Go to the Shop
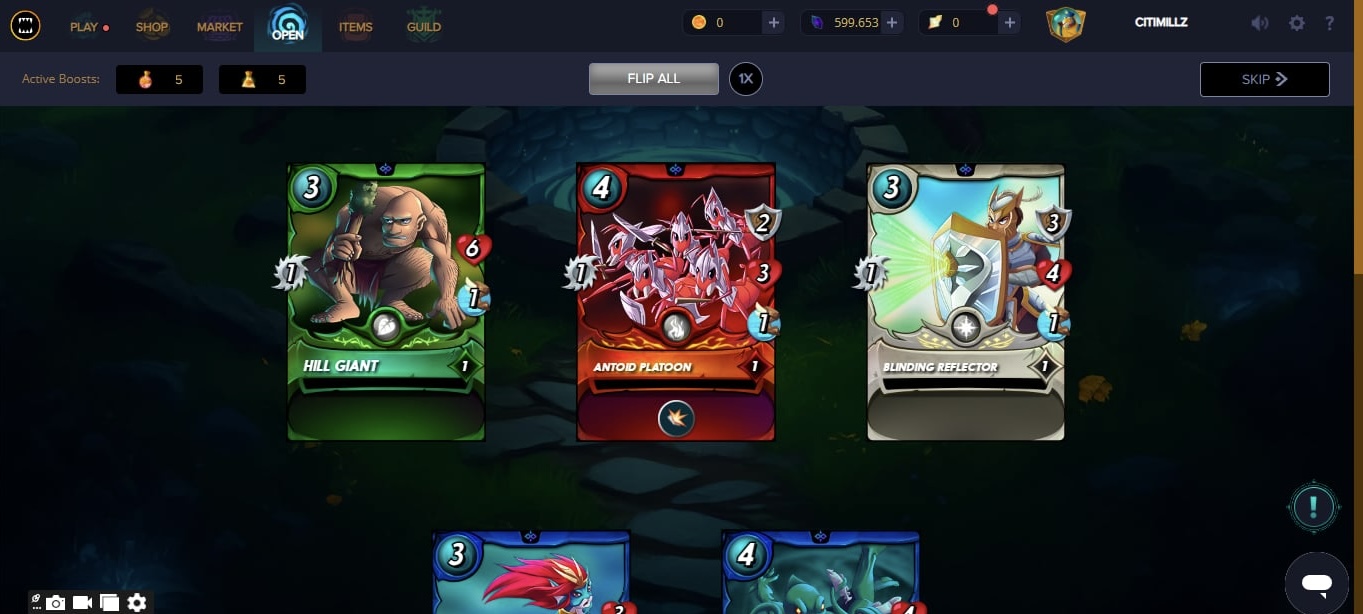This screenshot has width=1363, height=614. 152,26
